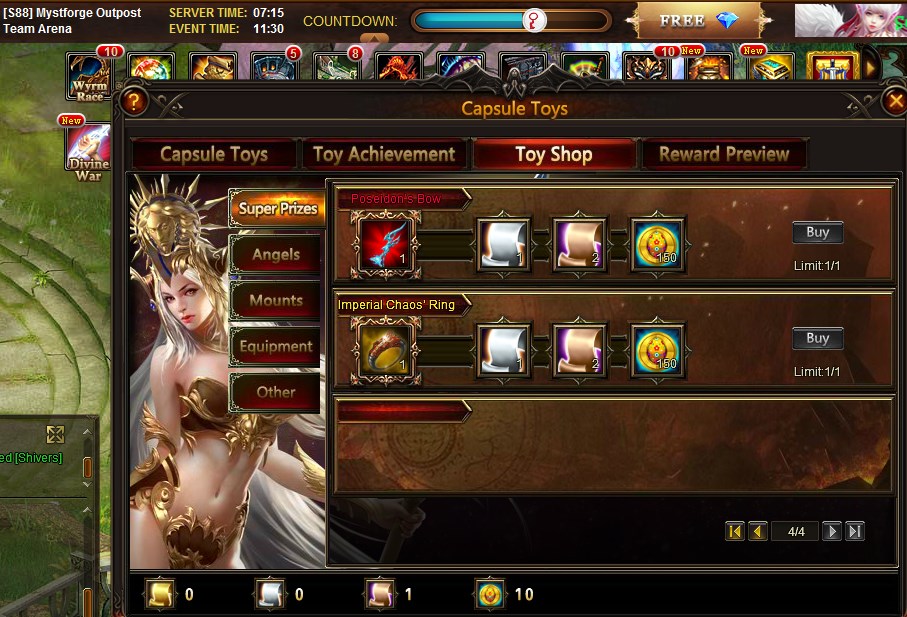Go to the first shop page
Viewport: 907px width, 617px height.
(735, 531)
